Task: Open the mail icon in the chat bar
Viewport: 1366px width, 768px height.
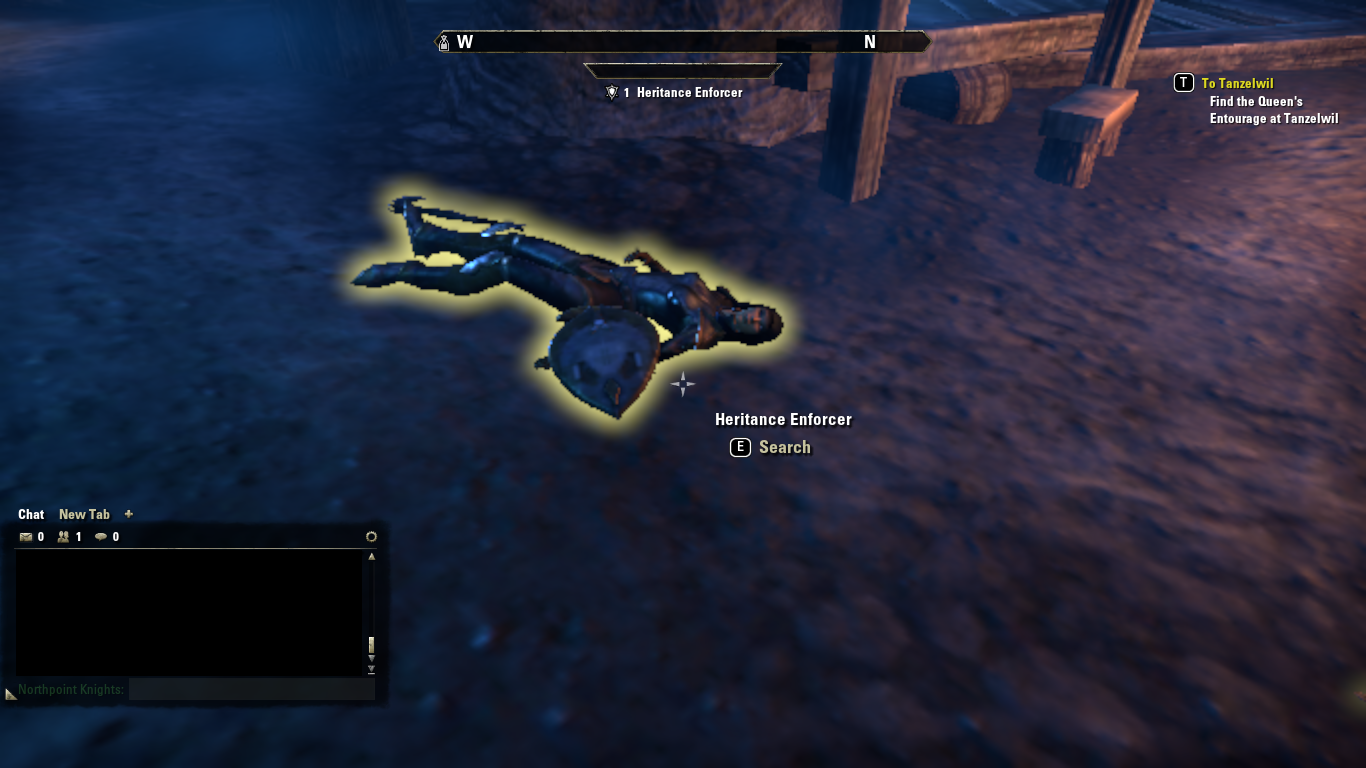Action: tap(28, 536)
